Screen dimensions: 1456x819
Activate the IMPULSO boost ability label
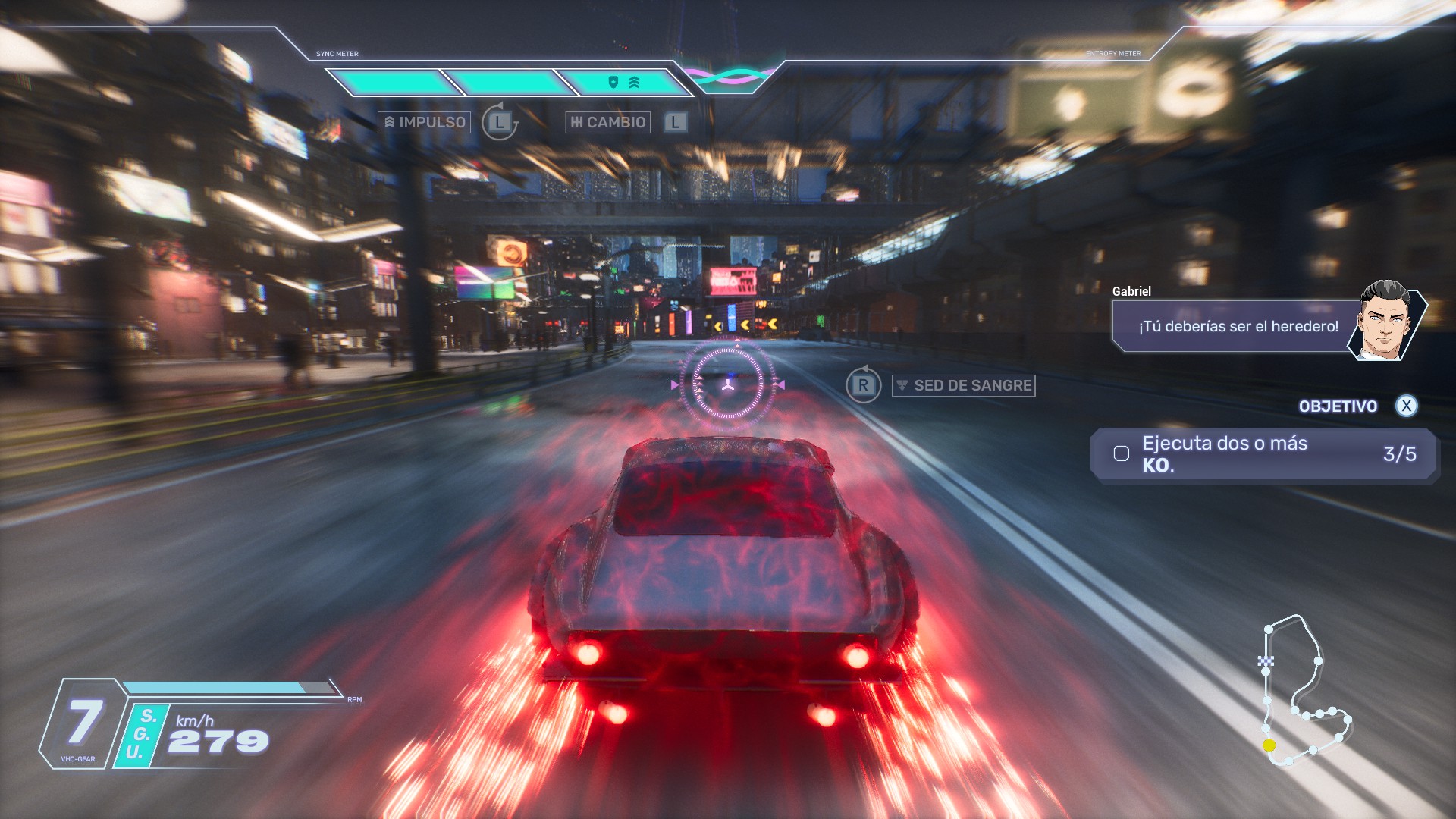click(x=424, y=122)
